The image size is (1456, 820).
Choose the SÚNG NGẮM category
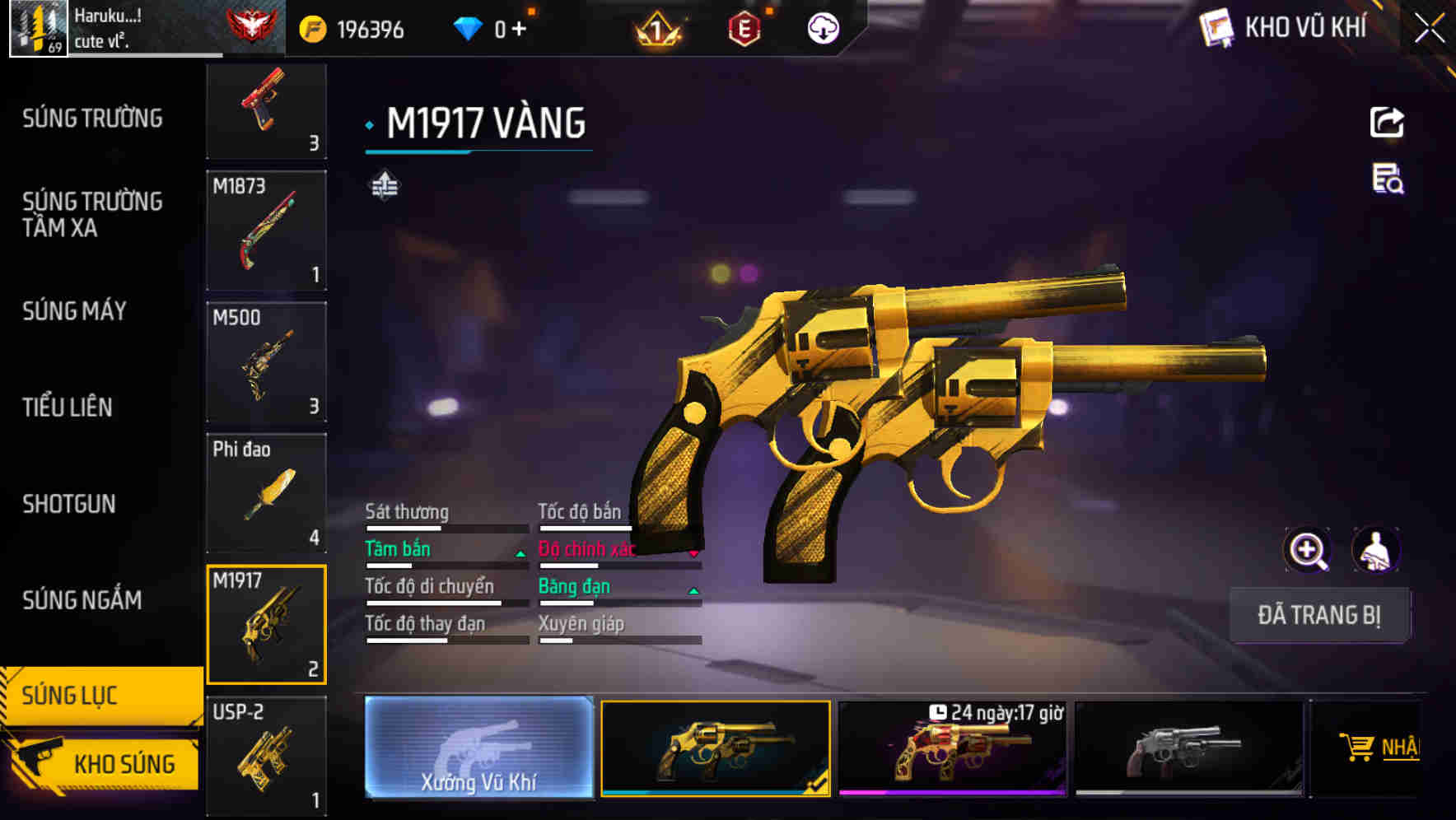tap(82, 600)
